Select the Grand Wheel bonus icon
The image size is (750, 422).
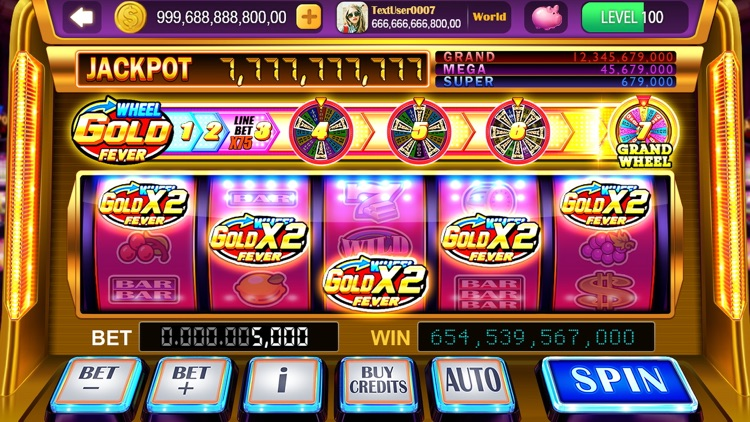click(643, 133)
